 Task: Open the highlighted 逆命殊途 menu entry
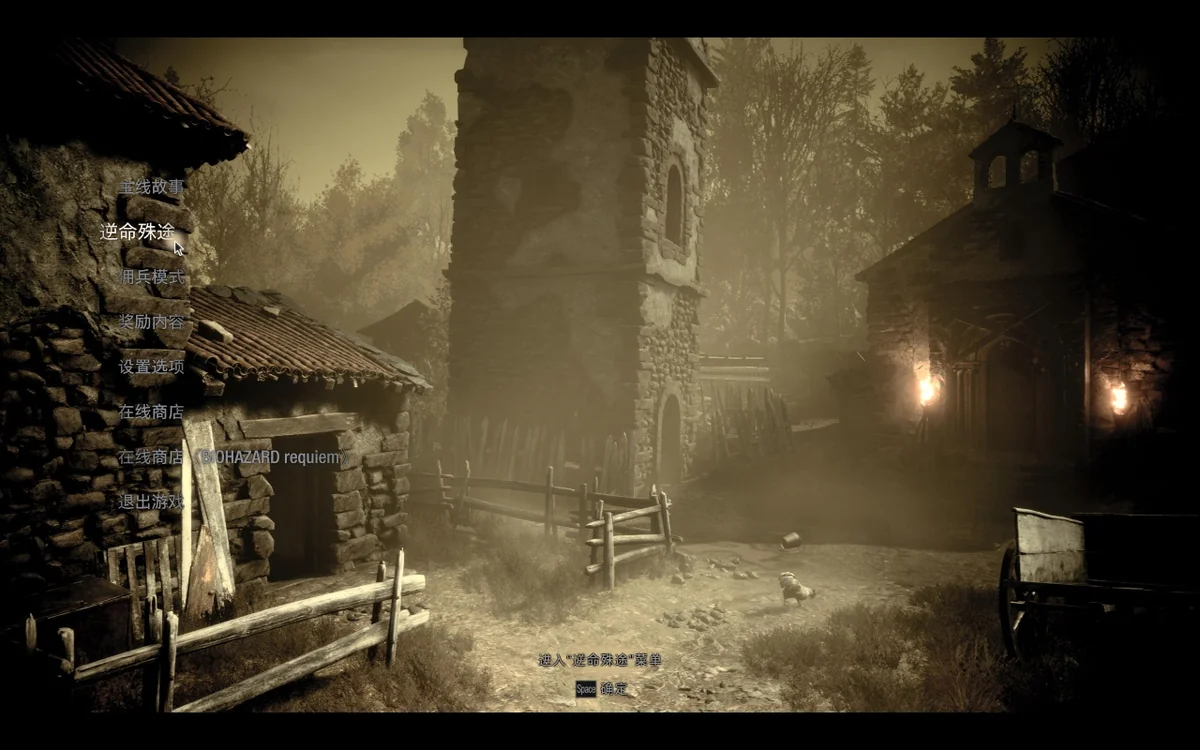[137, 231]
